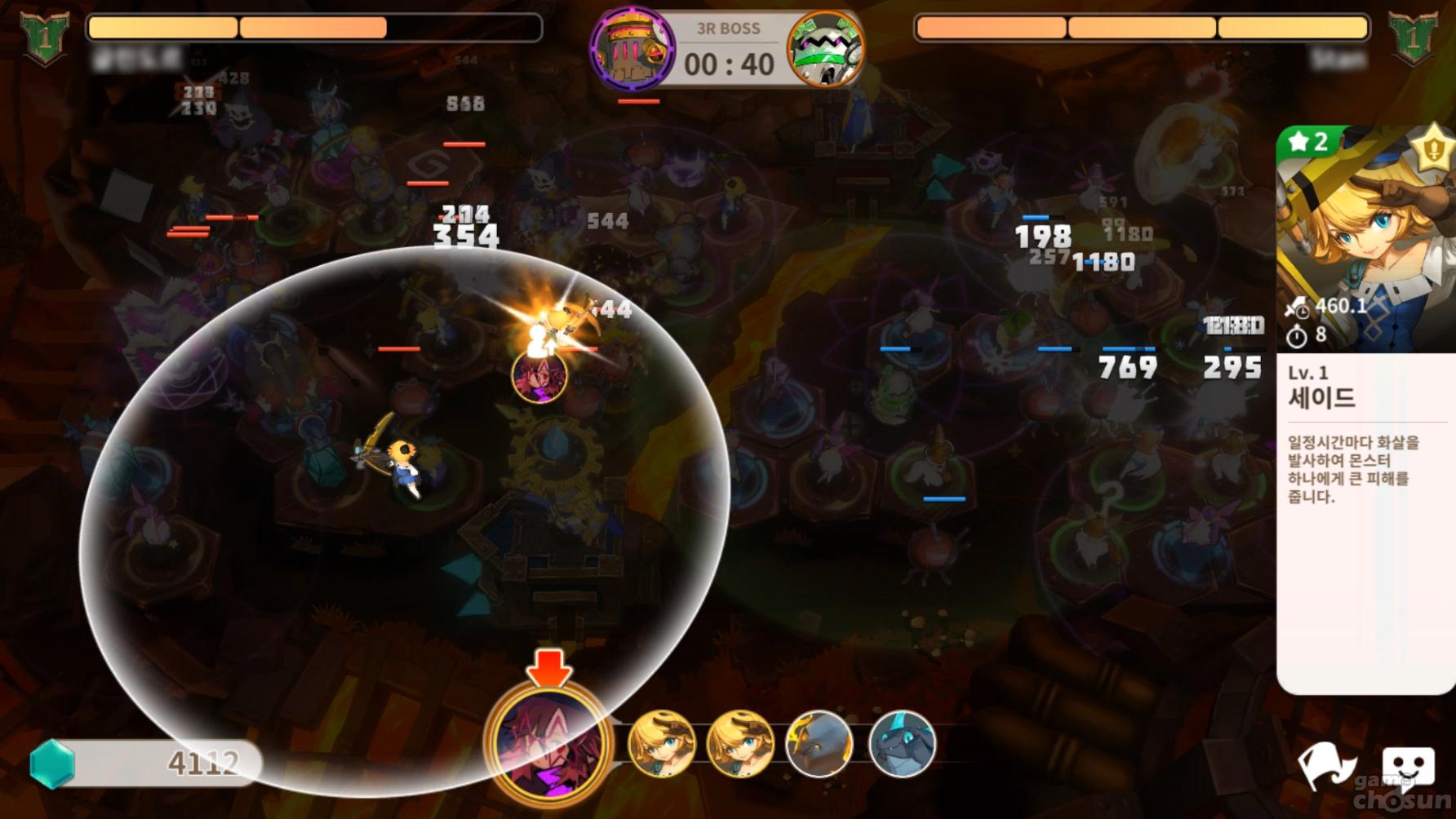Screen dimensions: 1456x819
Task: Open the 세이드 character info card
Action: [1365, 408]
